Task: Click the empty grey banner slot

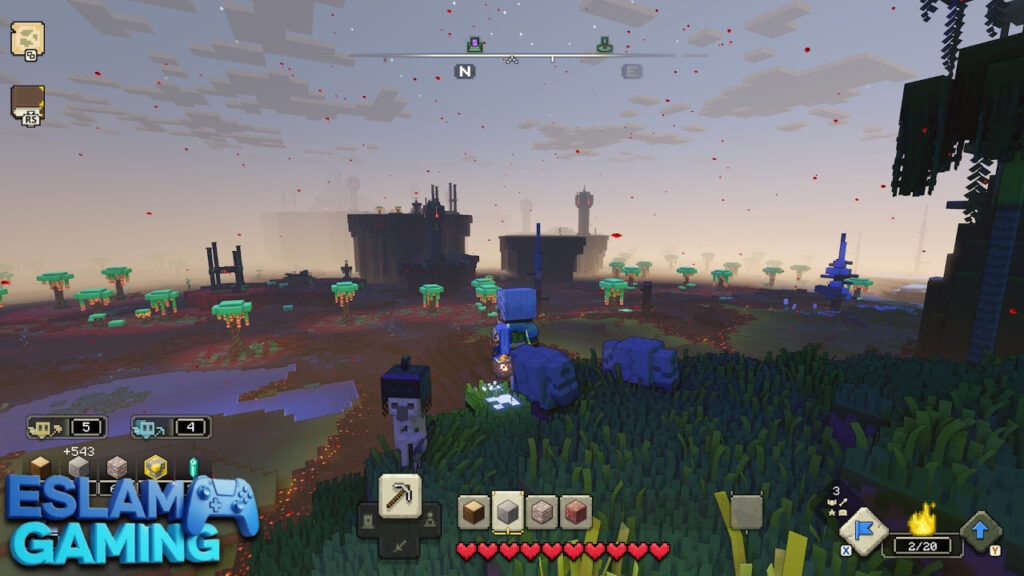Action: pos(745,512)
